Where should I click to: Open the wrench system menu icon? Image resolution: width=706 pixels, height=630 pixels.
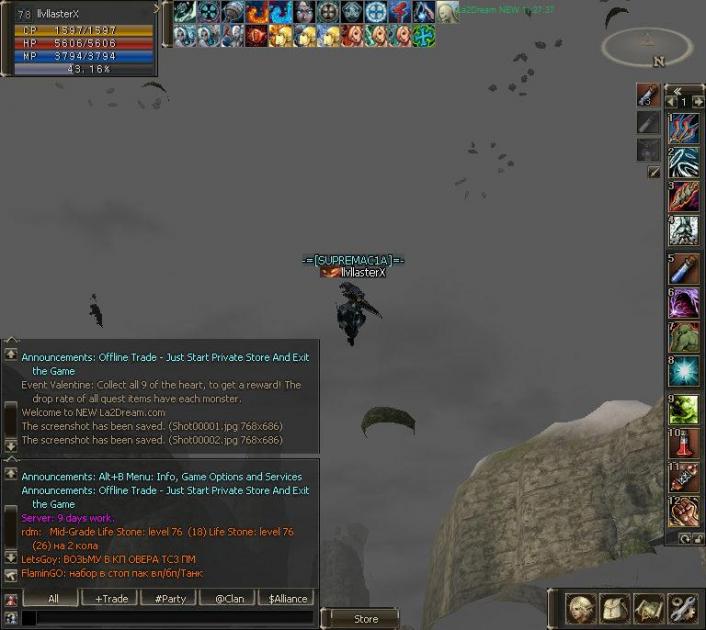[682, 607]
